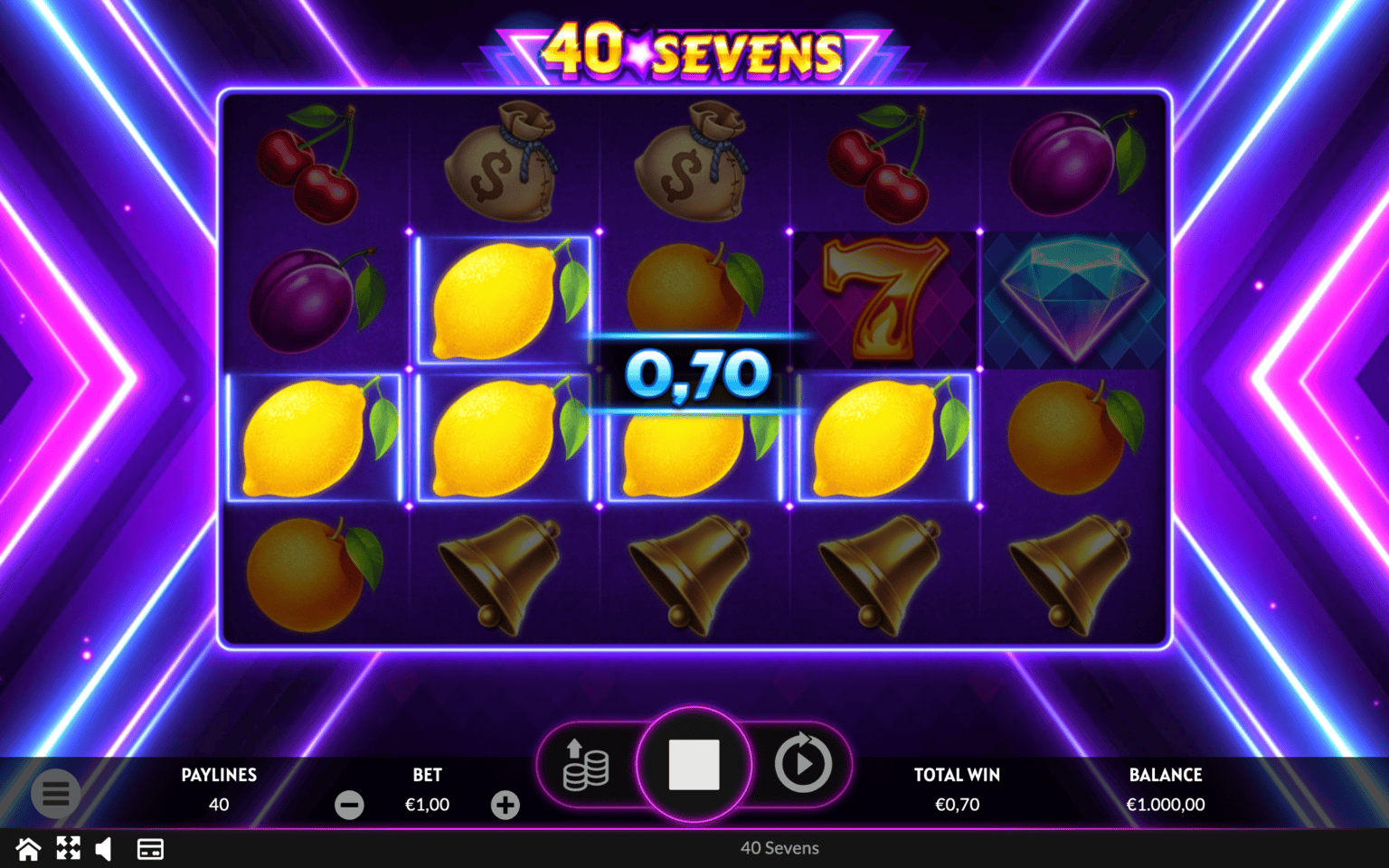Open the coin stack bet options
The width and height of the screenshot is (1389, 868).
coord(586,765)
